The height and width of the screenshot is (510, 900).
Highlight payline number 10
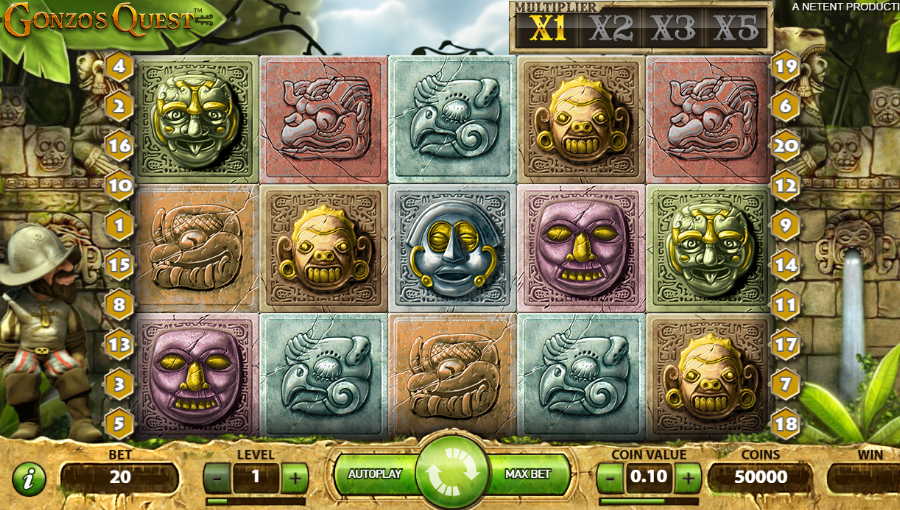120,185
